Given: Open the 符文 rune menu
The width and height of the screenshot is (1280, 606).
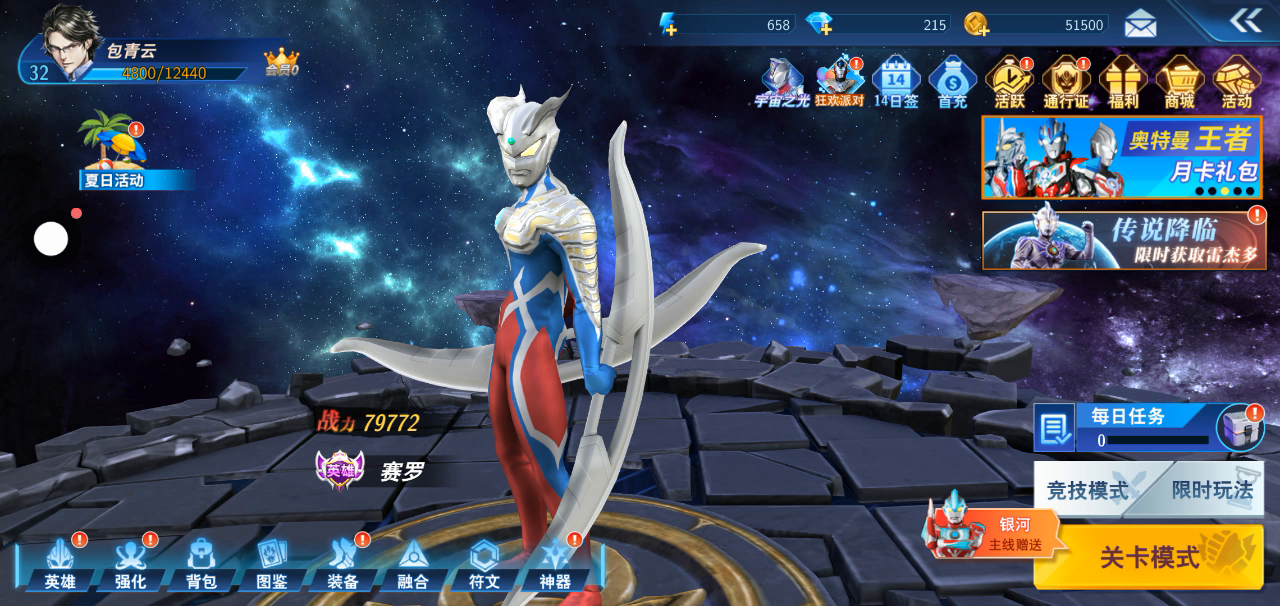Looking at the screenshot, I should tap(484, 565).
